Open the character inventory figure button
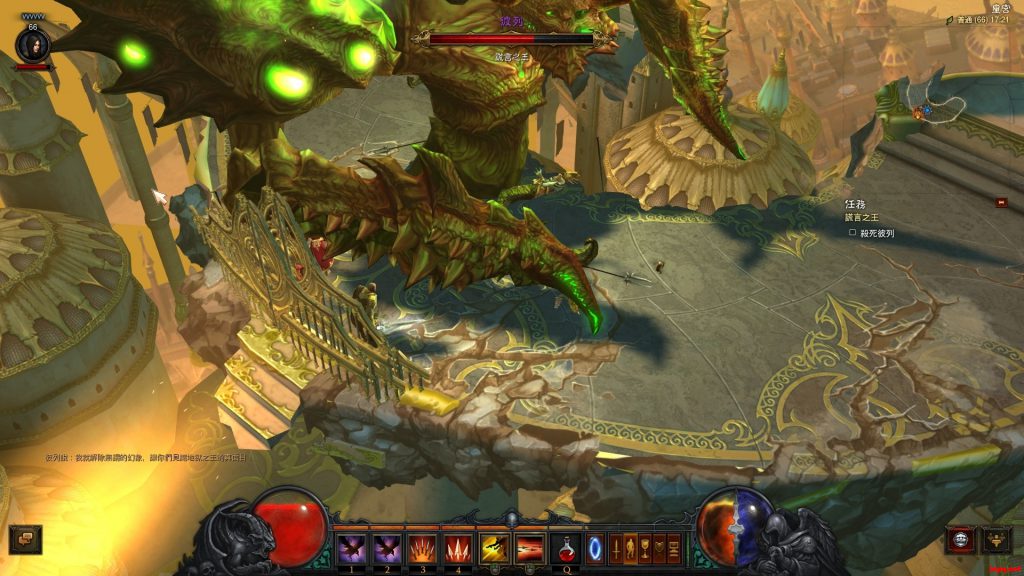This screenshot has width=1024, height=576. click(631, 548)
